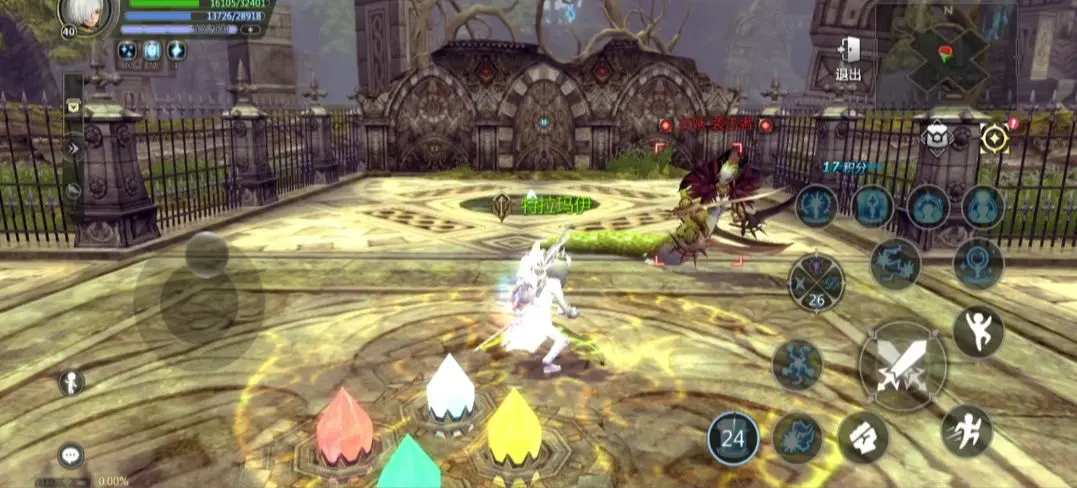Use the fist punch skill button
1077x488 pixels.
coord(862,437)
